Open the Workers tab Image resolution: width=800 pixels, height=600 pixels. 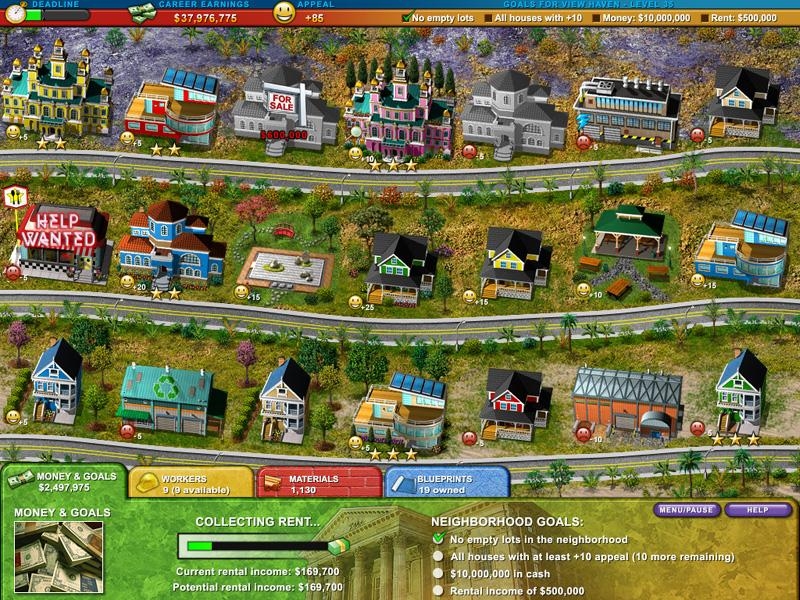pyautogui.click(x=190, y=484)
